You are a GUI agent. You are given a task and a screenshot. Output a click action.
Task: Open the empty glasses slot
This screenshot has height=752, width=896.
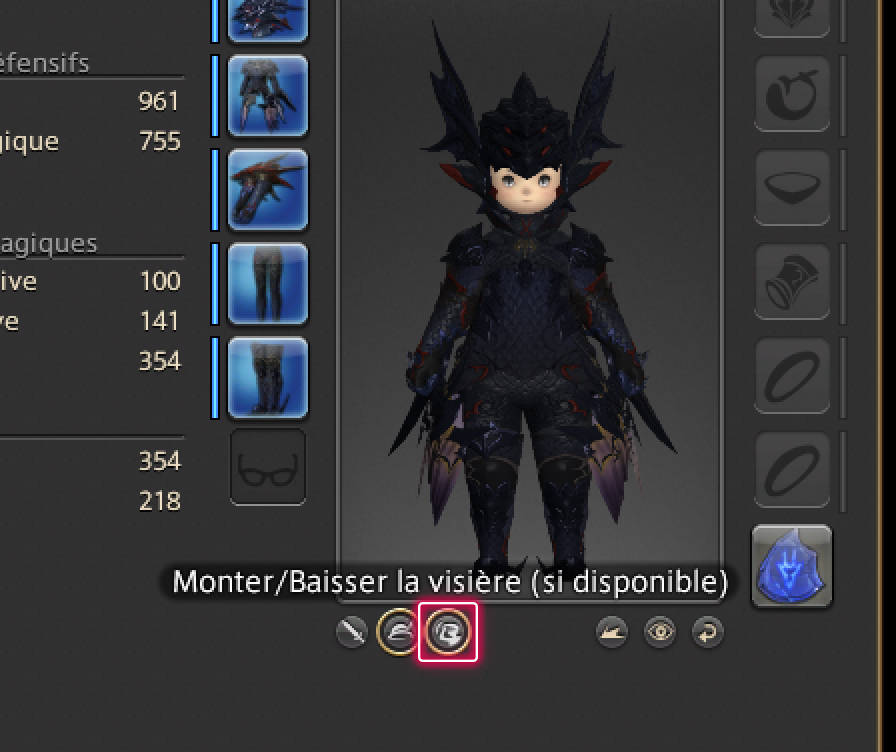point(268,467)
